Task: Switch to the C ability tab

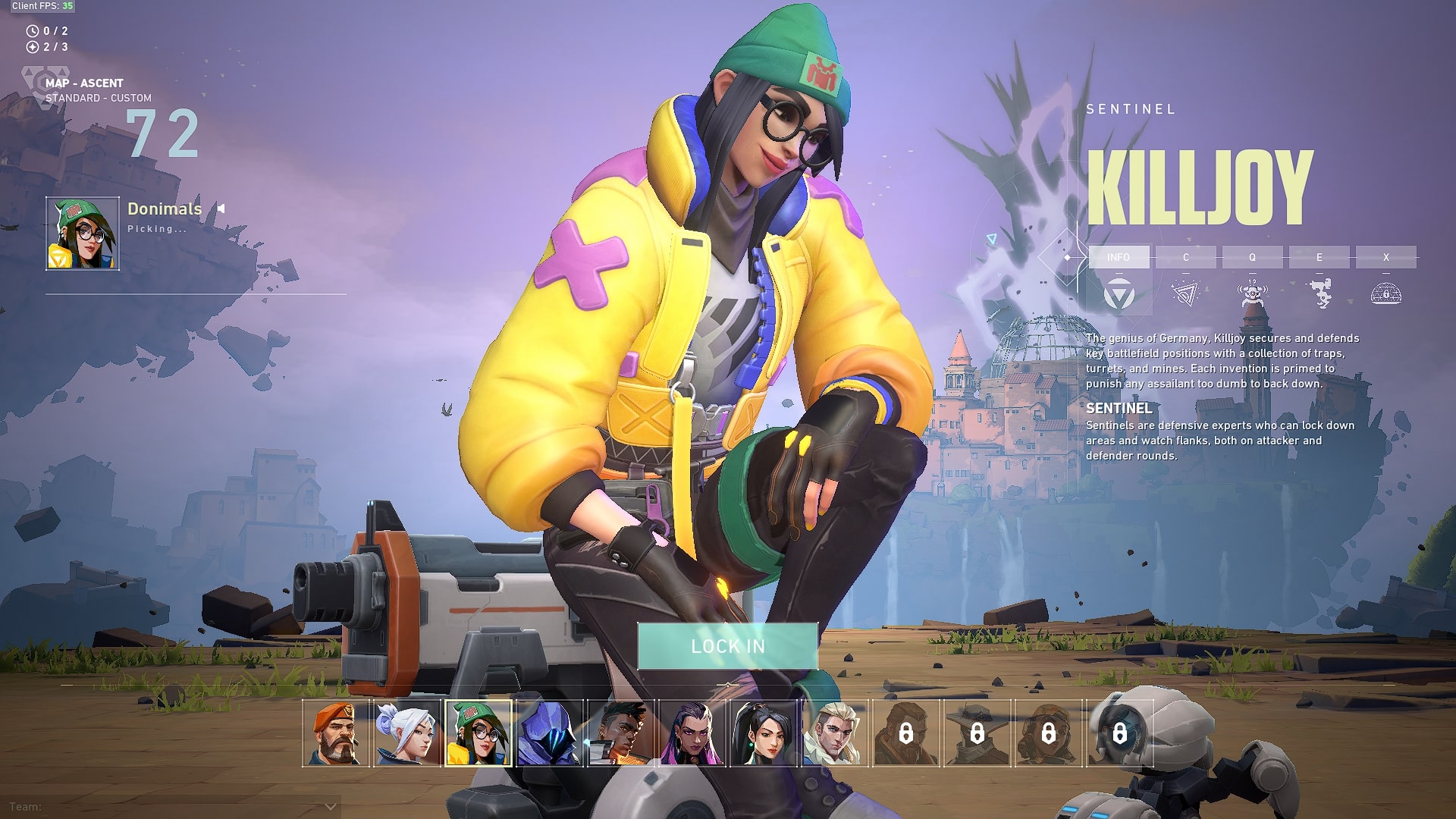Action: pos(1185,257)
